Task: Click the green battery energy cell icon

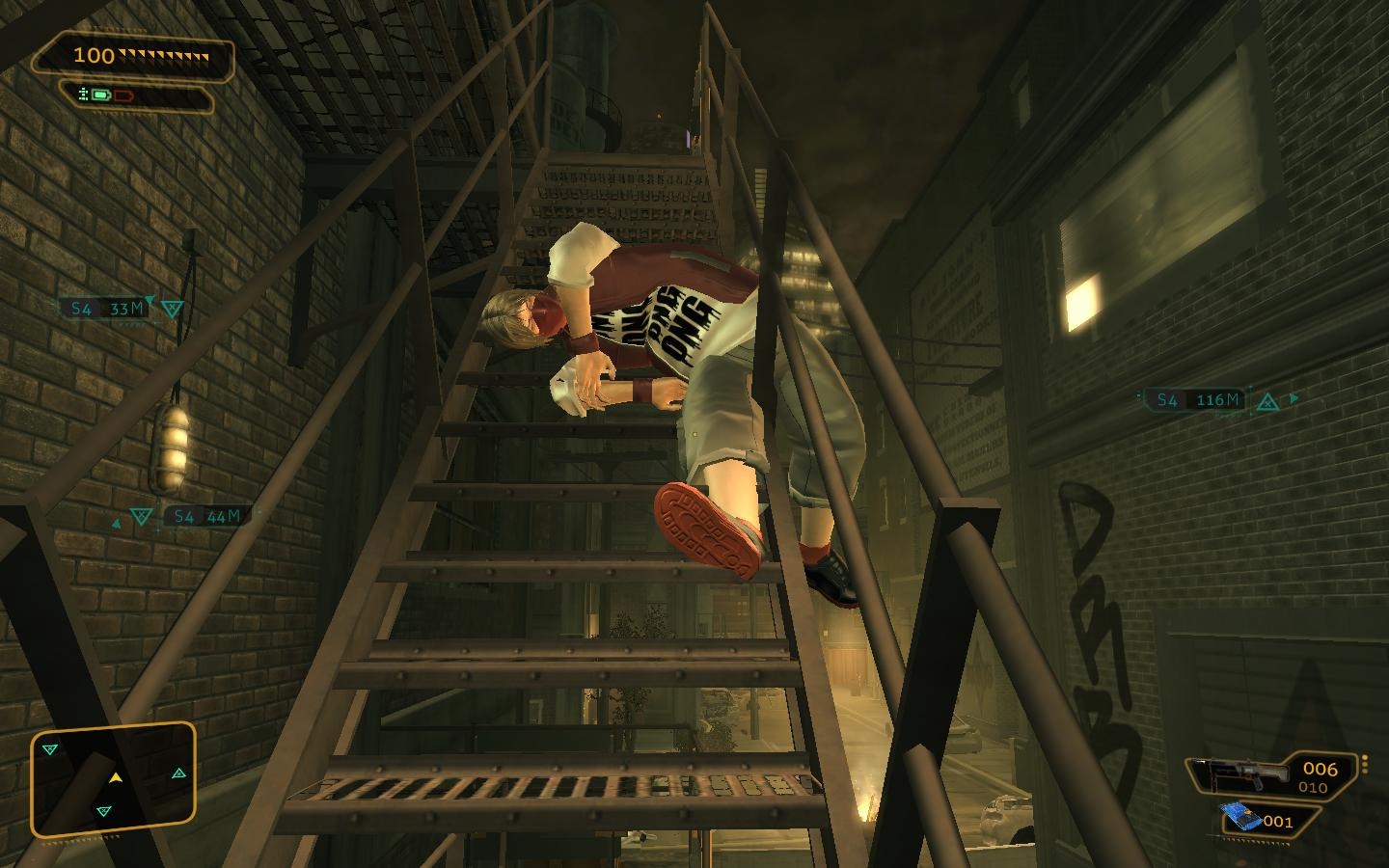Action: (x=101, y=95)
